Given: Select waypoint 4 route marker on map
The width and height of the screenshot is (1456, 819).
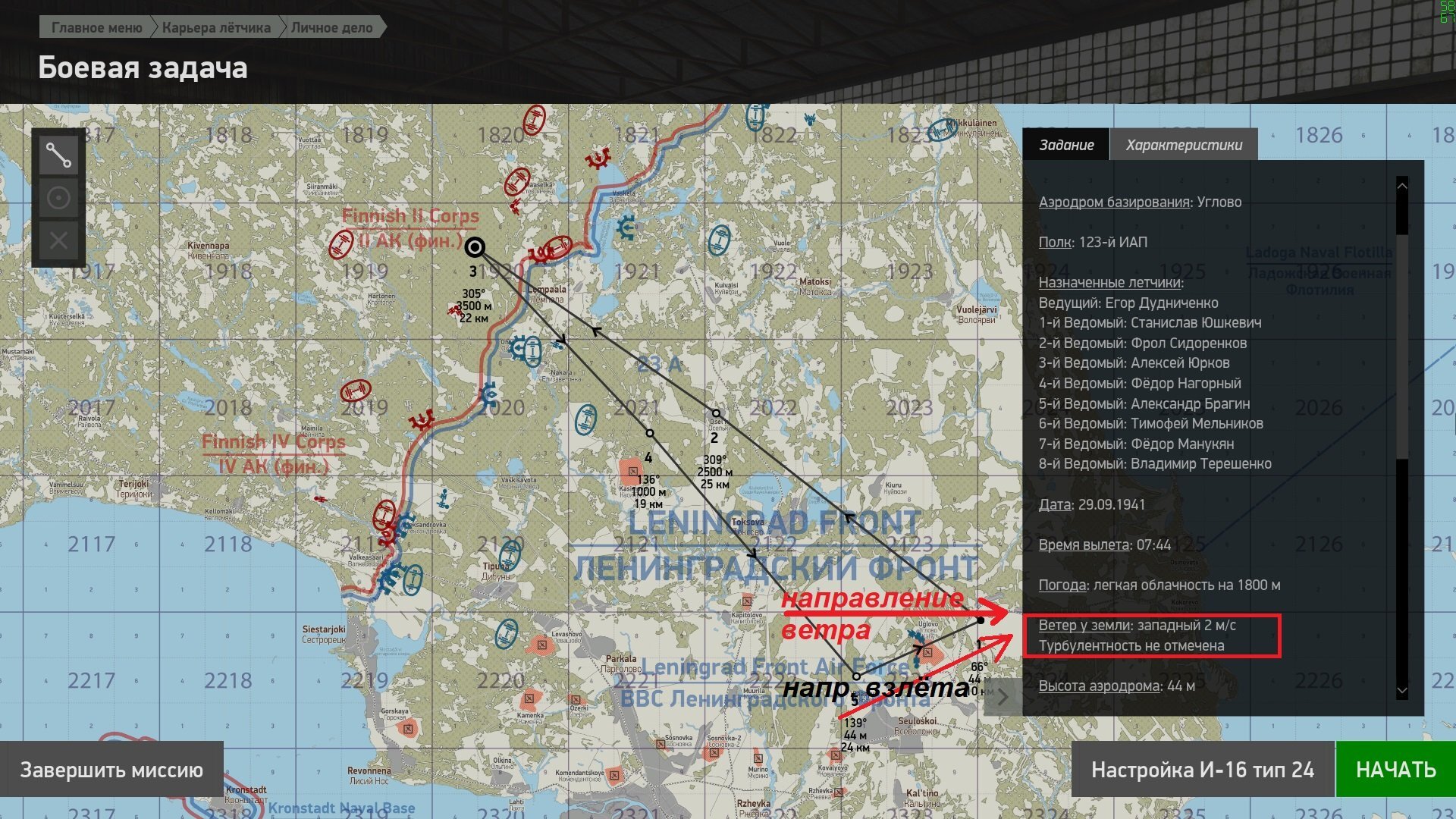Looking at the screenshot, I should 650,433.
